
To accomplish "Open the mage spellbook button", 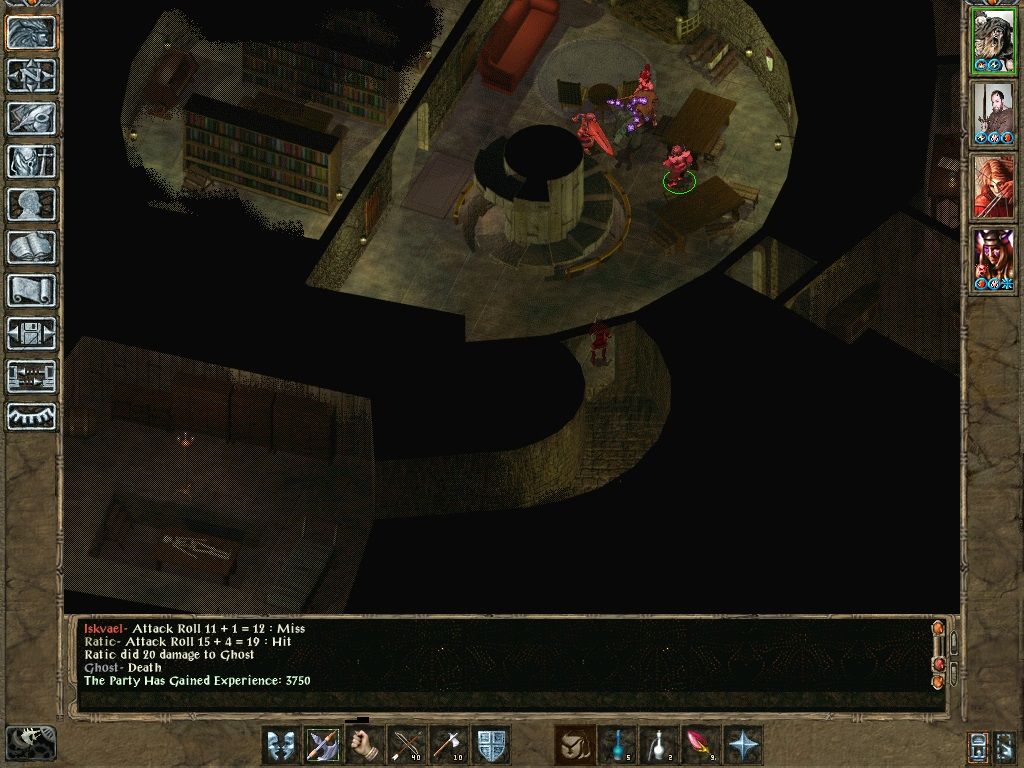I will (32, 247).
